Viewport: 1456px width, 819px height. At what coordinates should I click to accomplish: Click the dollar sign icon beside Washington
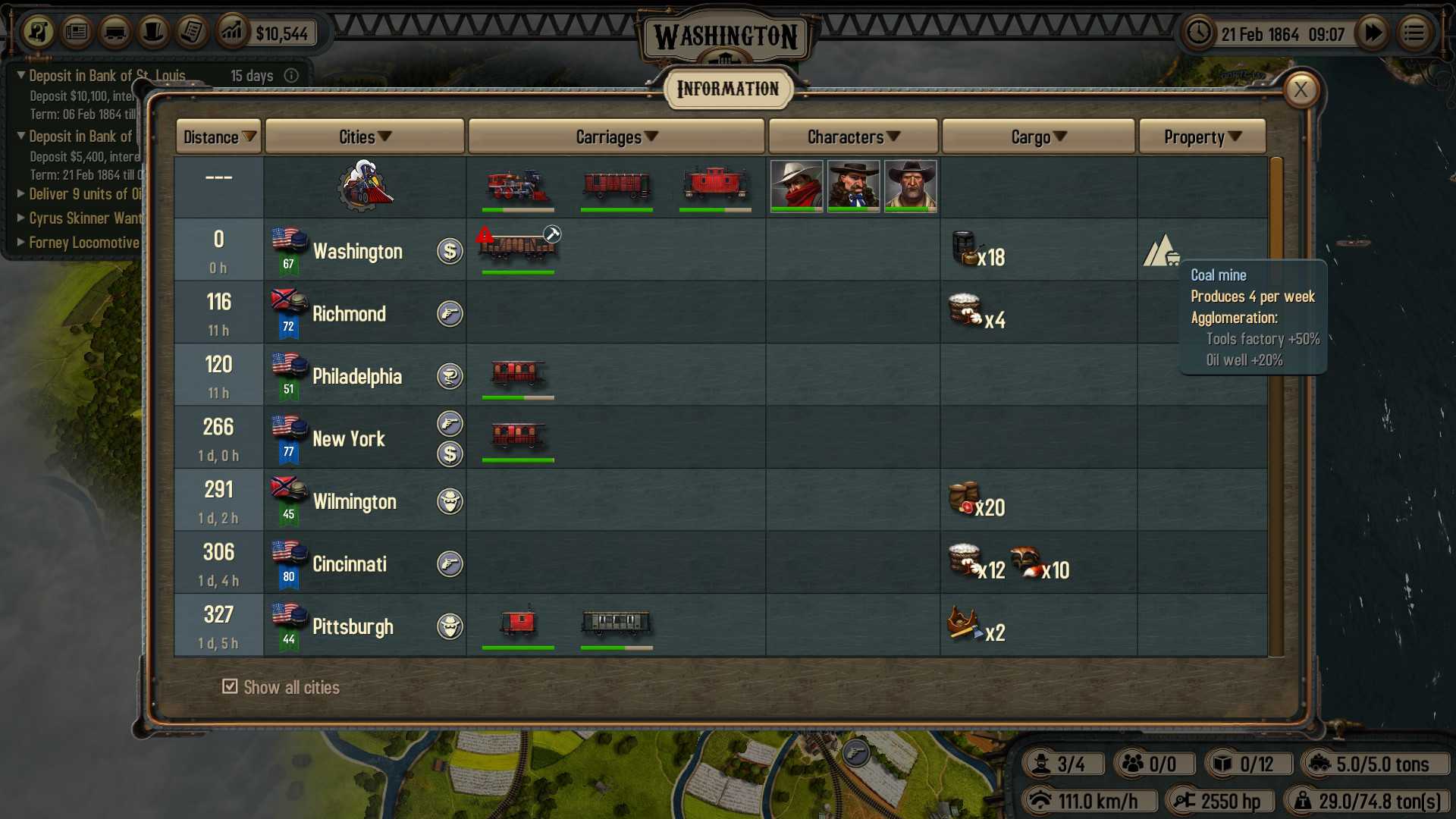450,251
